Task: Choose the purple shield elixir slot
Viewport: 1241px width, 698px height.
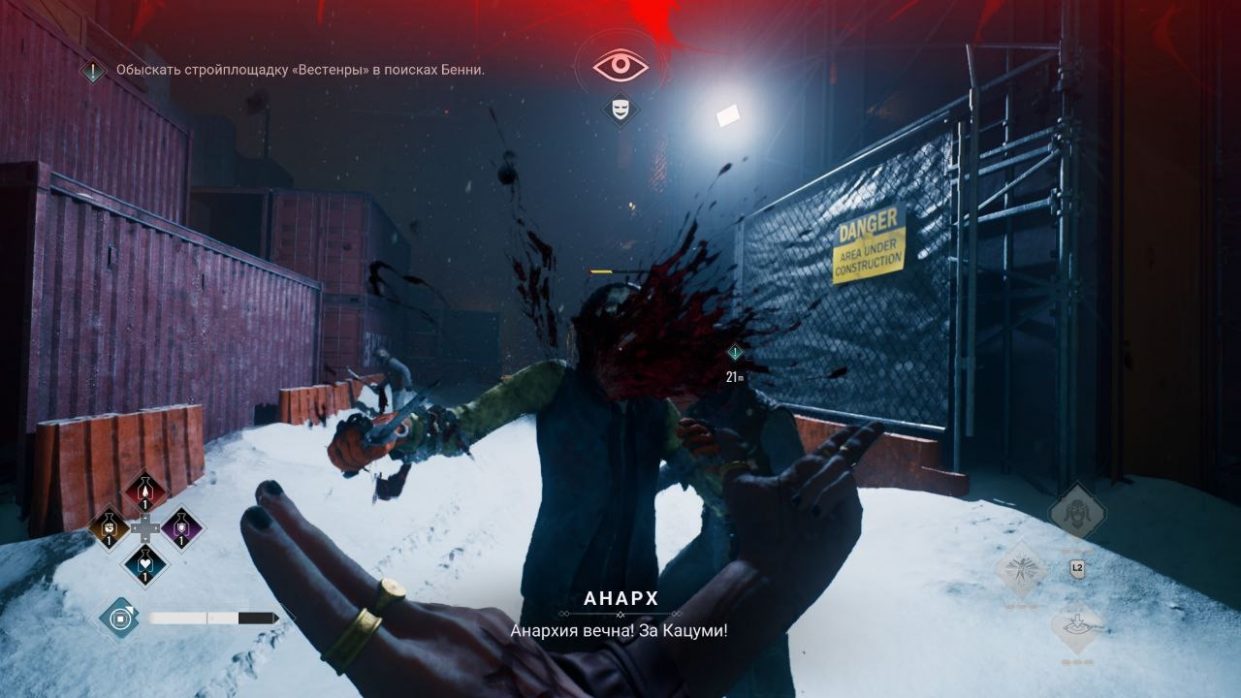Action: (x=182, y=526)
